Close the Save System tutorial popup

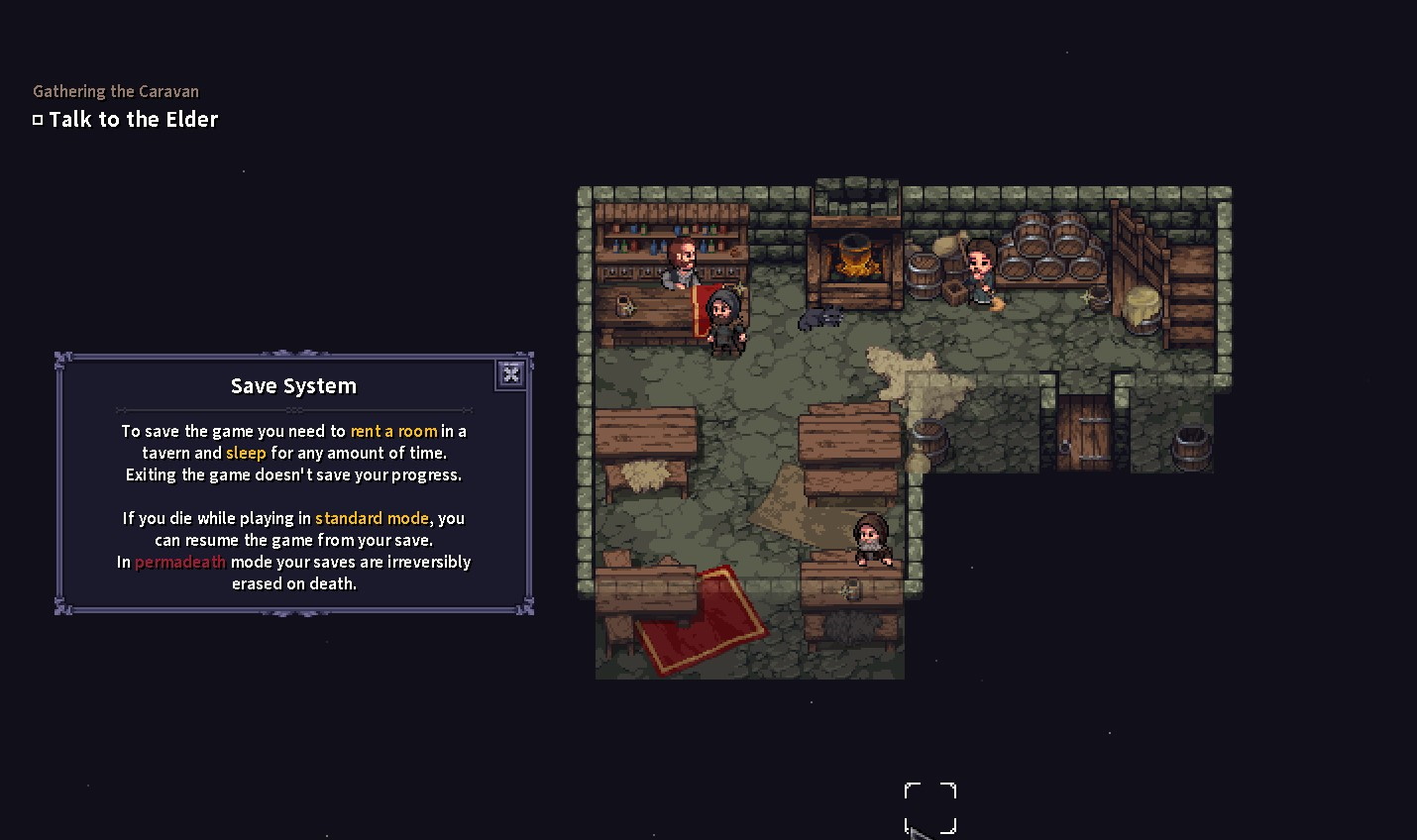(510, 373)
